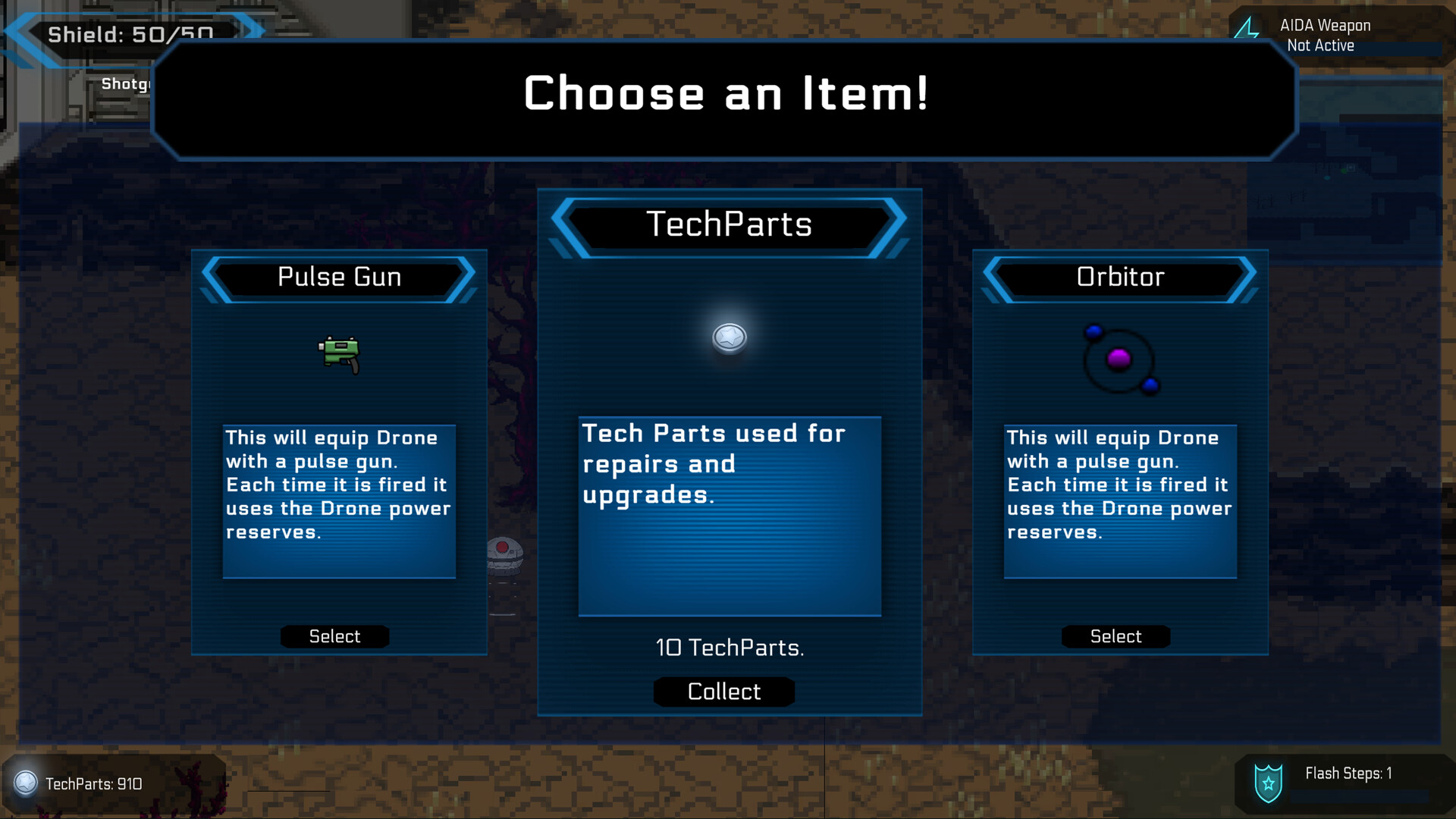Select the Pulse Gun item

tap(334, 636)
